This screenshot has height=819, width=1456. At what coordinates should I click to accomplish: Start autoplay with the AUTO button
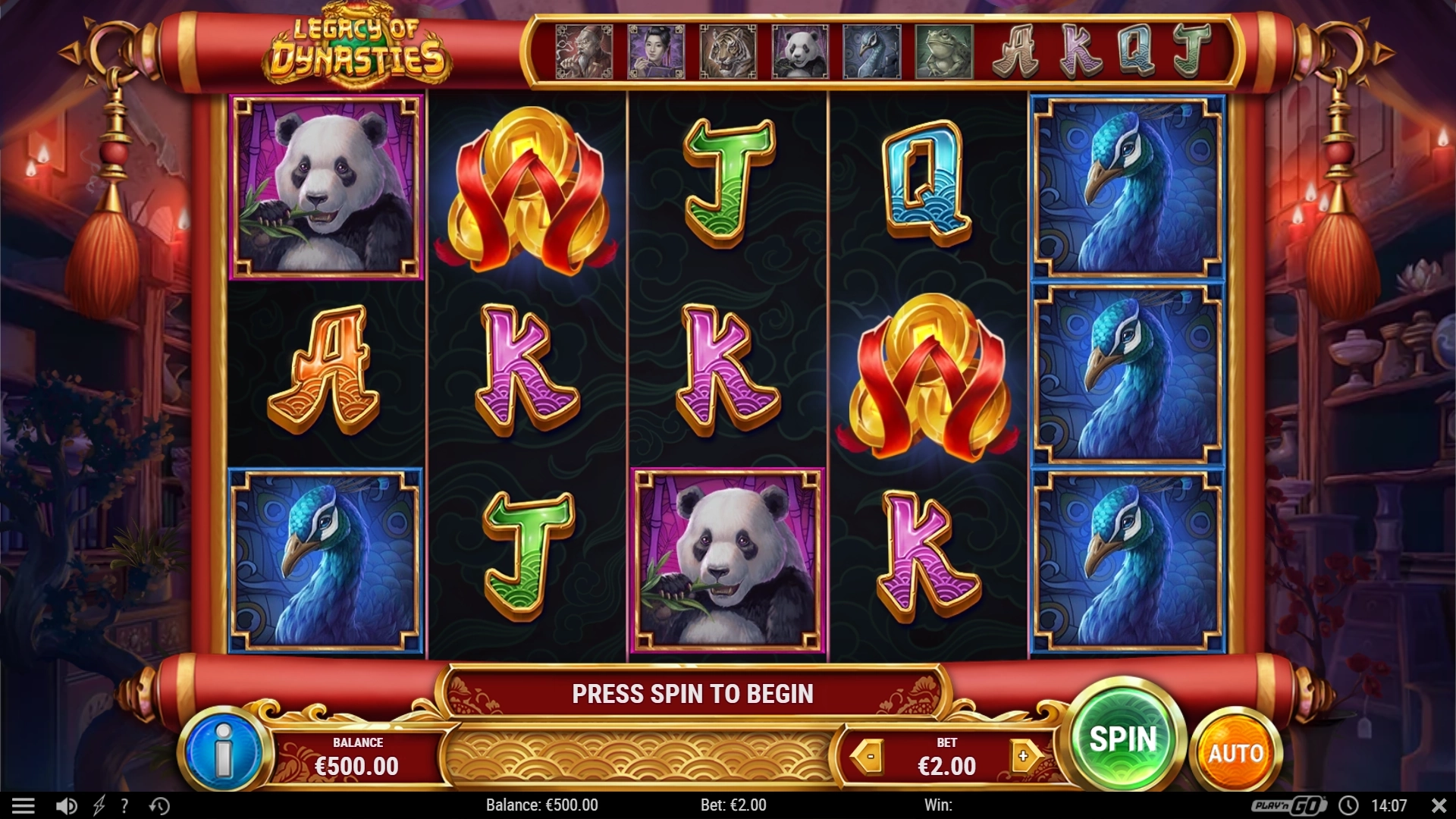click(x=1235, y=753)
